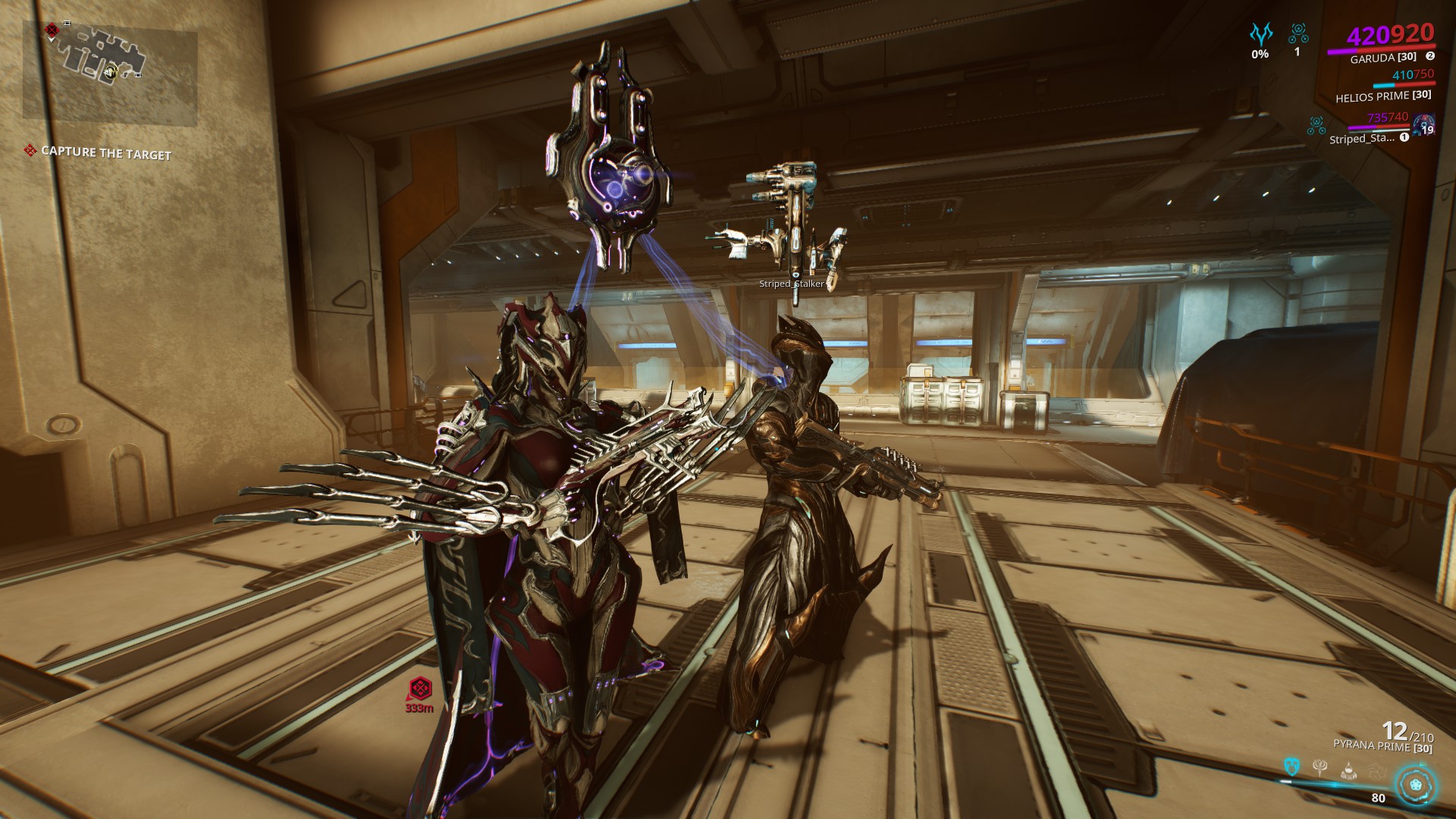Click the Capture The Target mission icon
Image resolution: width=1456 pixels, height=819 pixels.
pyautogui.click(x=30, y=152)
